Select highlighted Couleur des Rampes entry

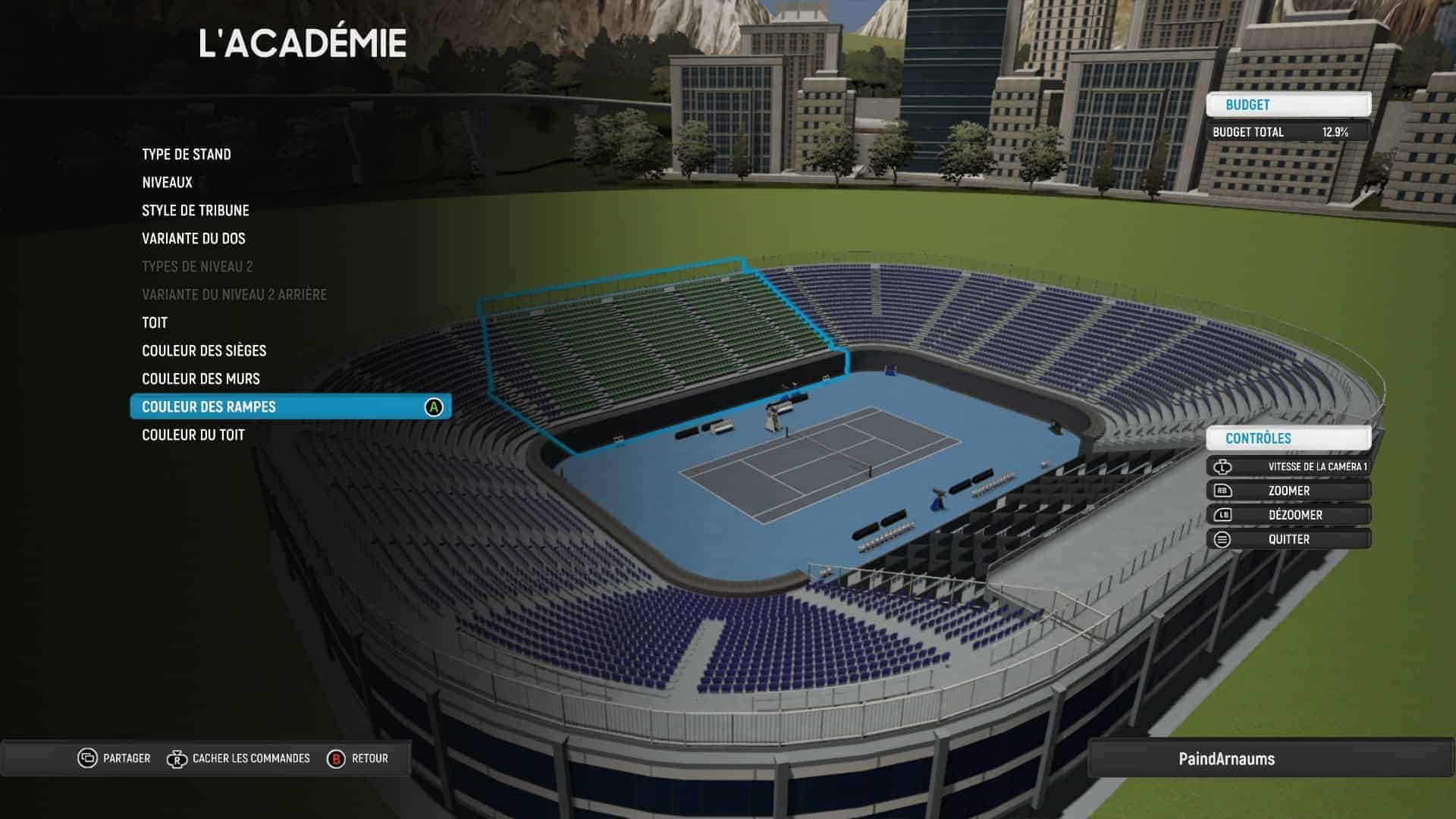pyautogui.click(x=290, y=407)
